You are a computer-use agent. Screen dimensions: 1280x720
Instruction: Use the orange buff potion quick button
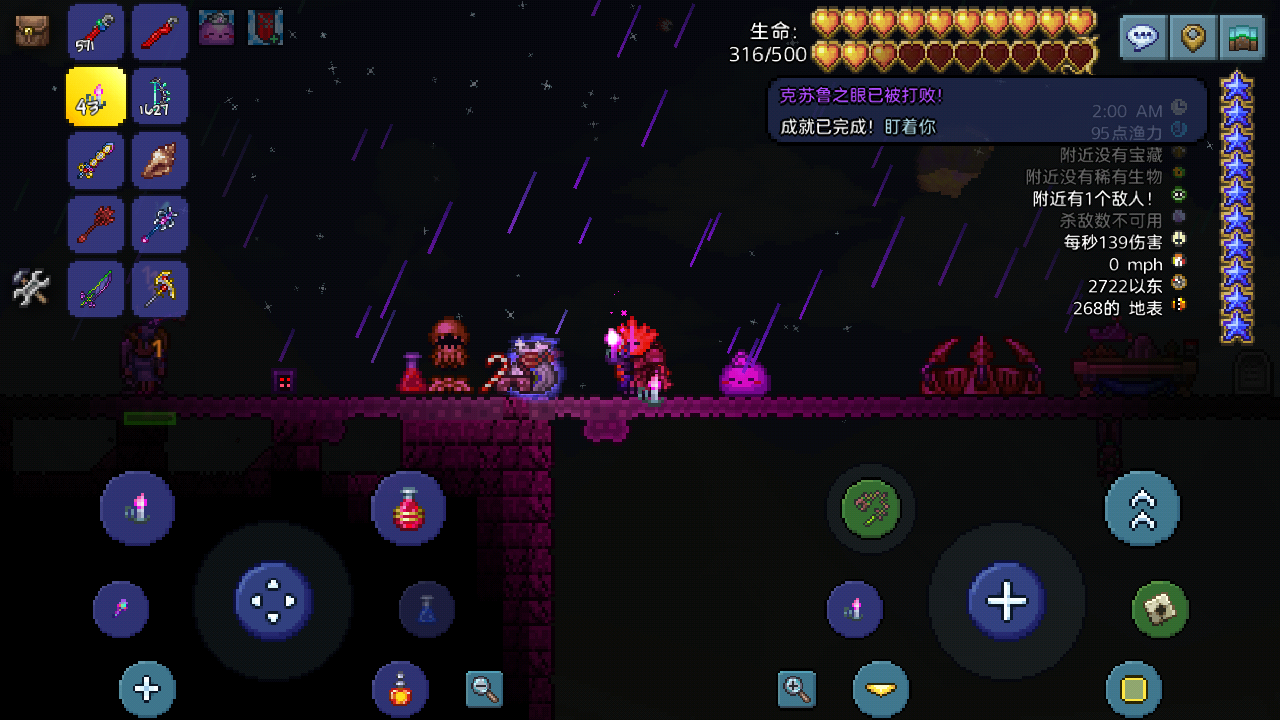(400, 689)
